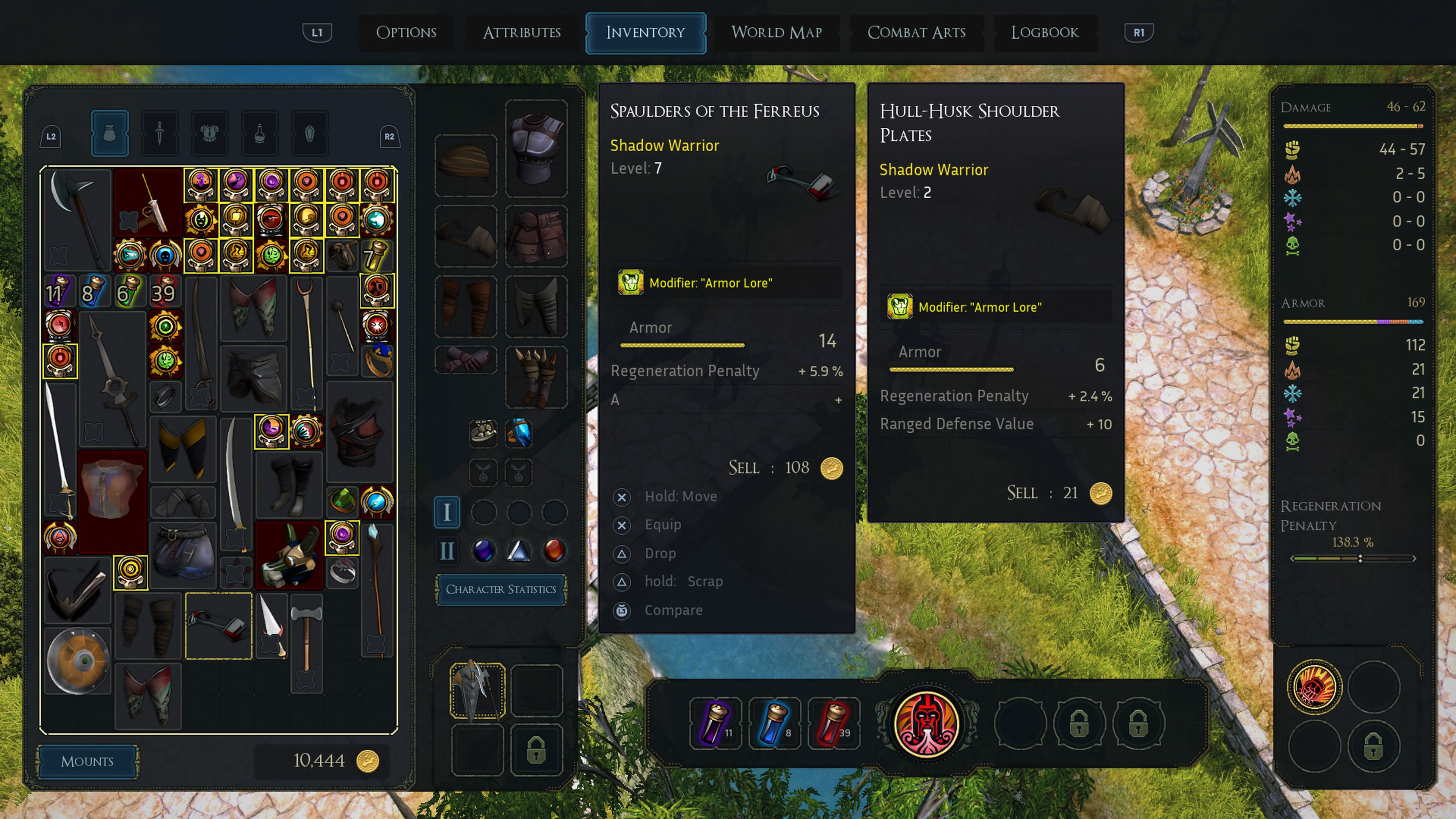Select the equipped brown cap helmet slot

465,165
